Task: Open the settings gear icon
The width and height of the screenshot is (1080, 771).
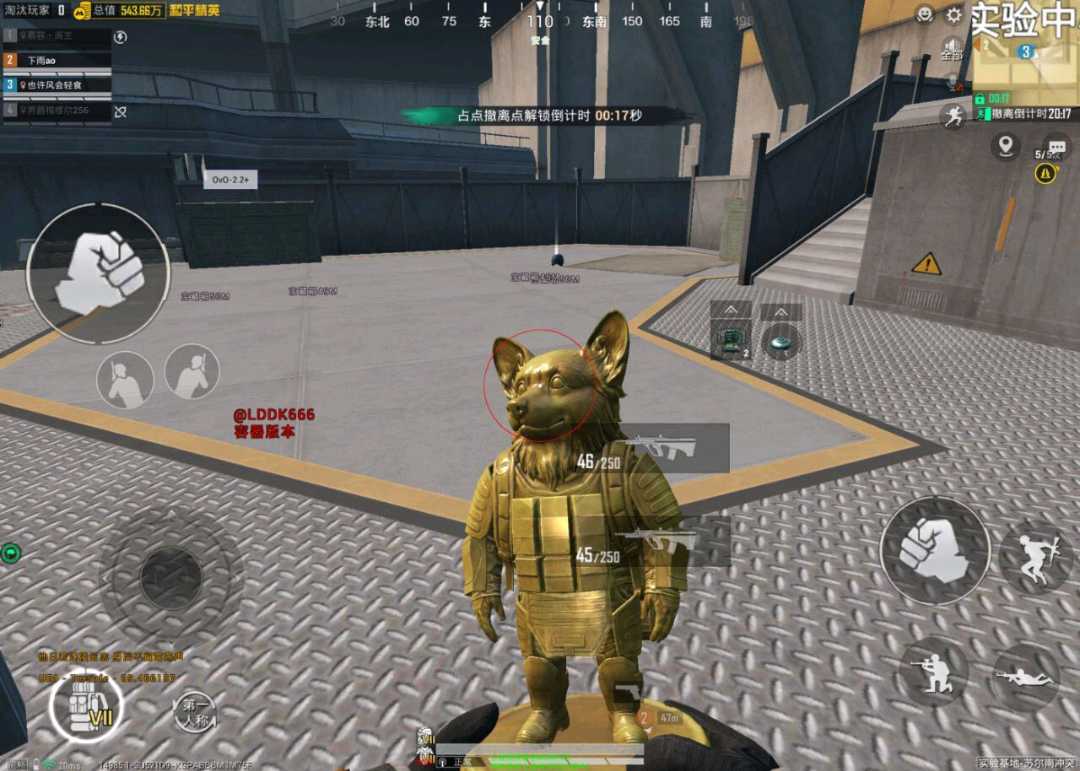Action: [954, 15]
